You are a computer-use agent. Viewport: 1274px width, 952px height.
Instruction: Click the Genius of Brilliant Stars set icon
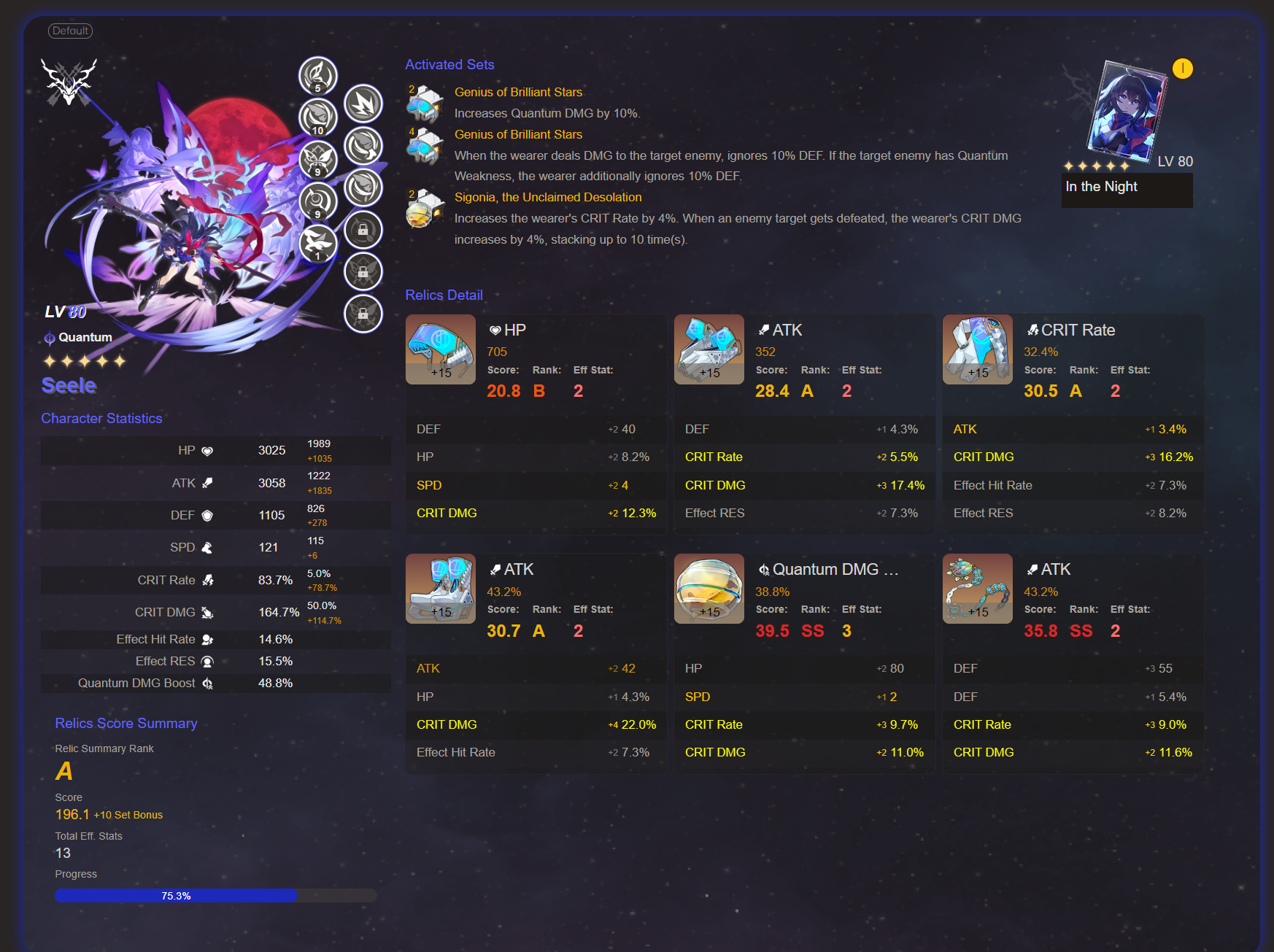pyautogui.click(x=425, y=104)
